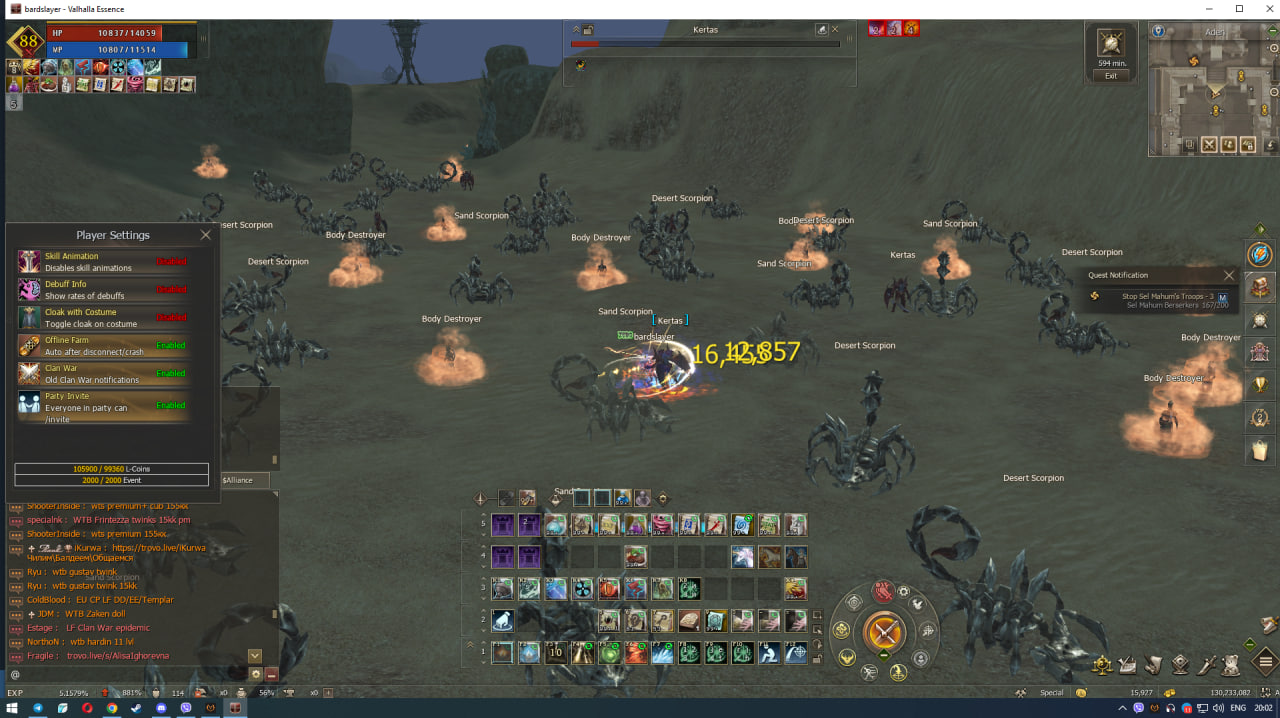
Task: Close the Player Settings window
Action: 205,235
